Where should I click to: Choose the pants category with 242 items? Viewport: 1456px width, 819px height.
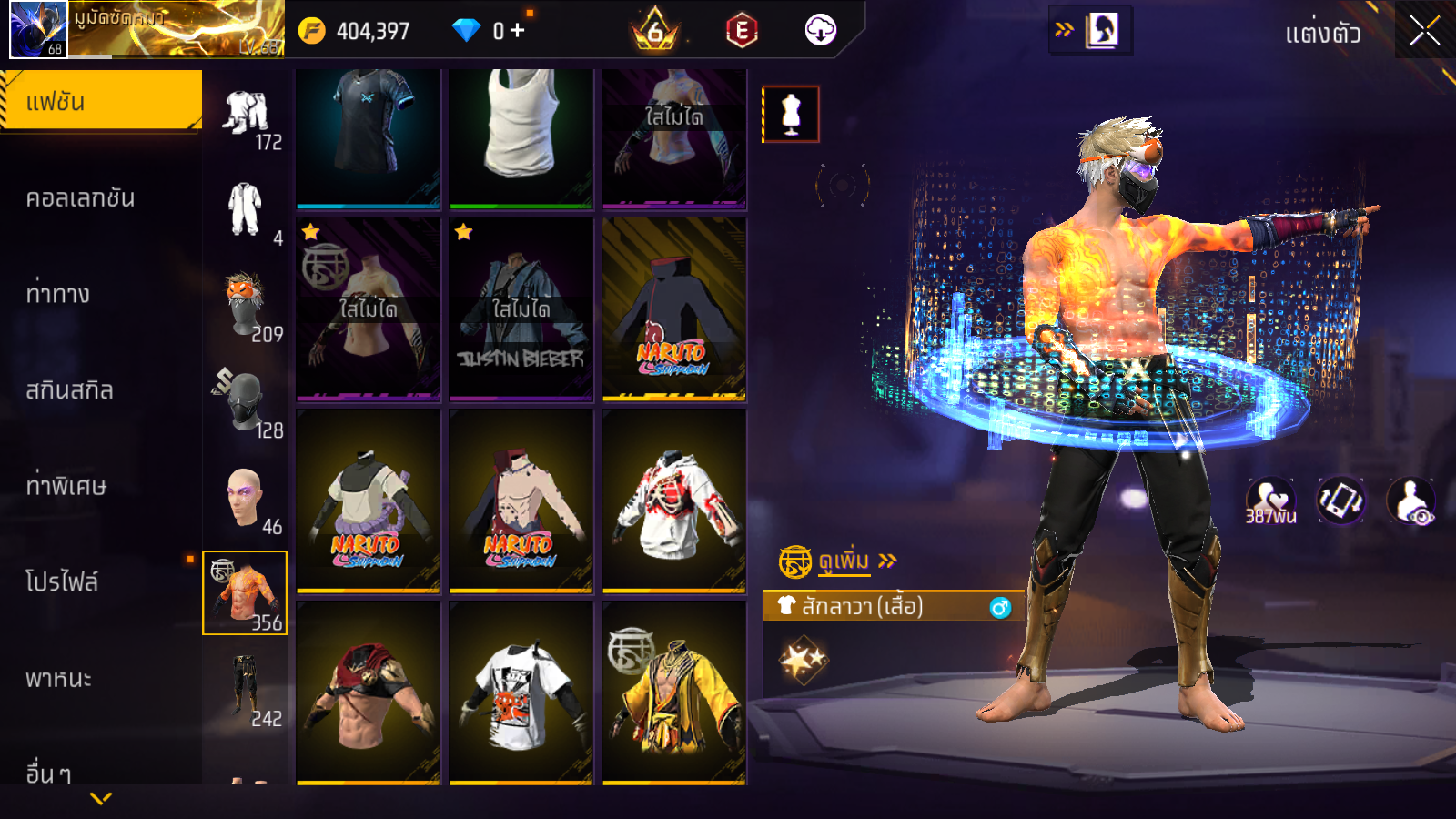[245, 689]
